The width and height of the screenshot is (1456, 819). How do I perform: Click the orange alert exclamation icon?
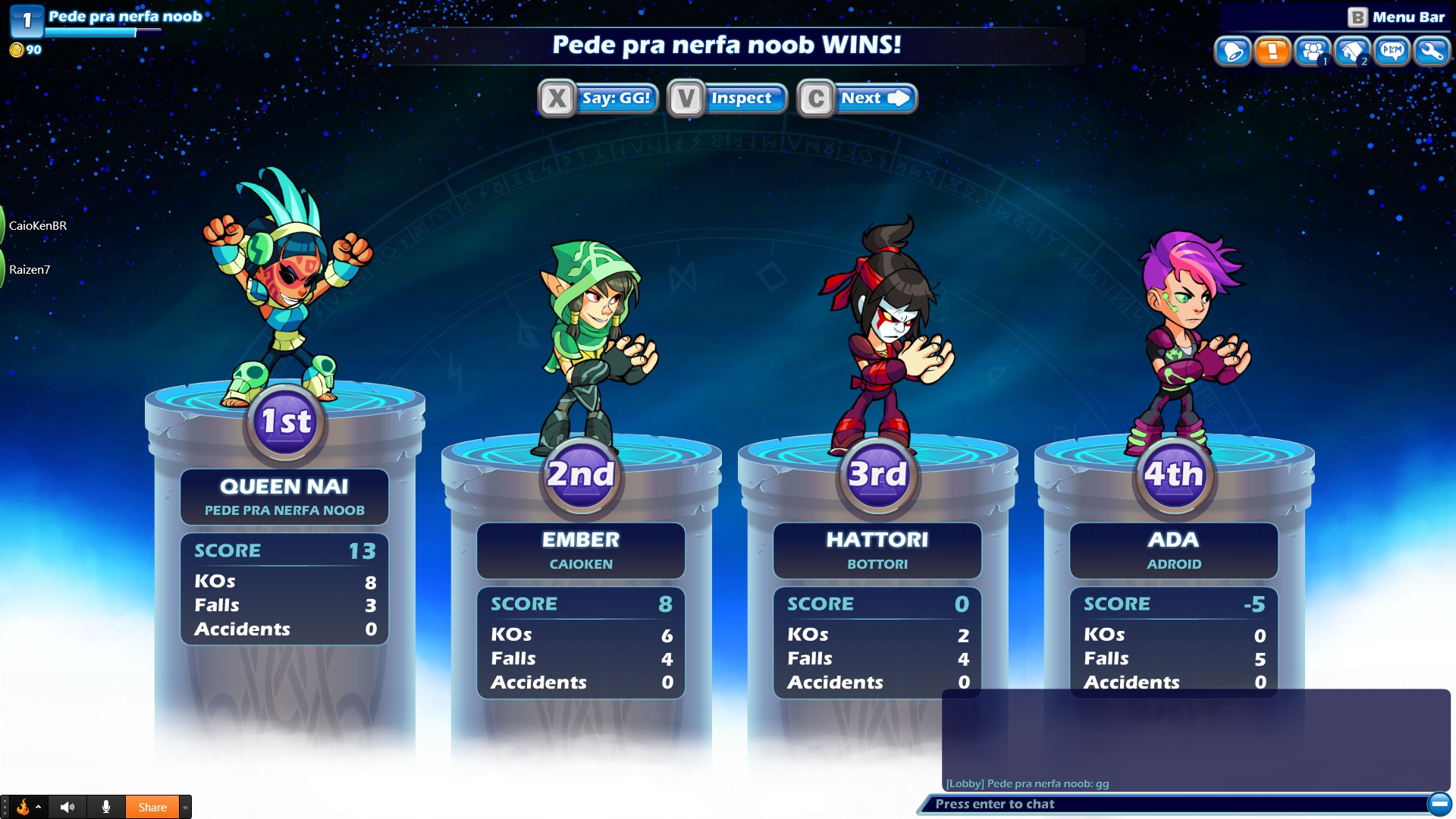1272,52
